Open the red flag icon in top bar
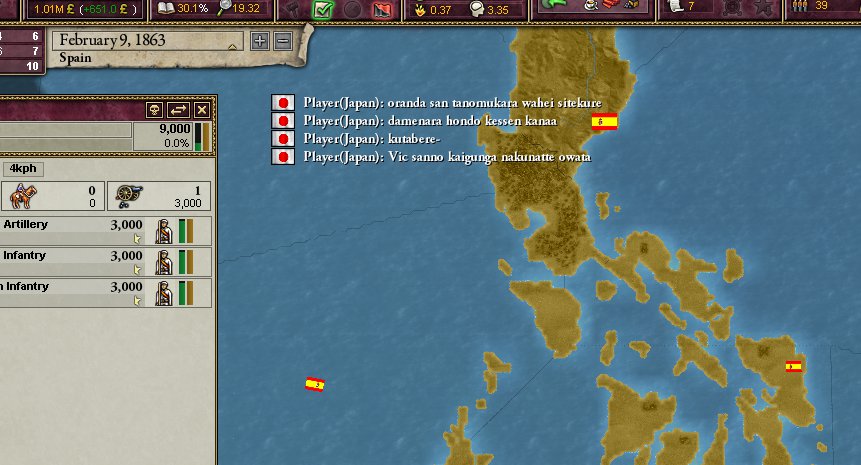The height and width of the screenshot is (465, 861). [x=381, y=10]
